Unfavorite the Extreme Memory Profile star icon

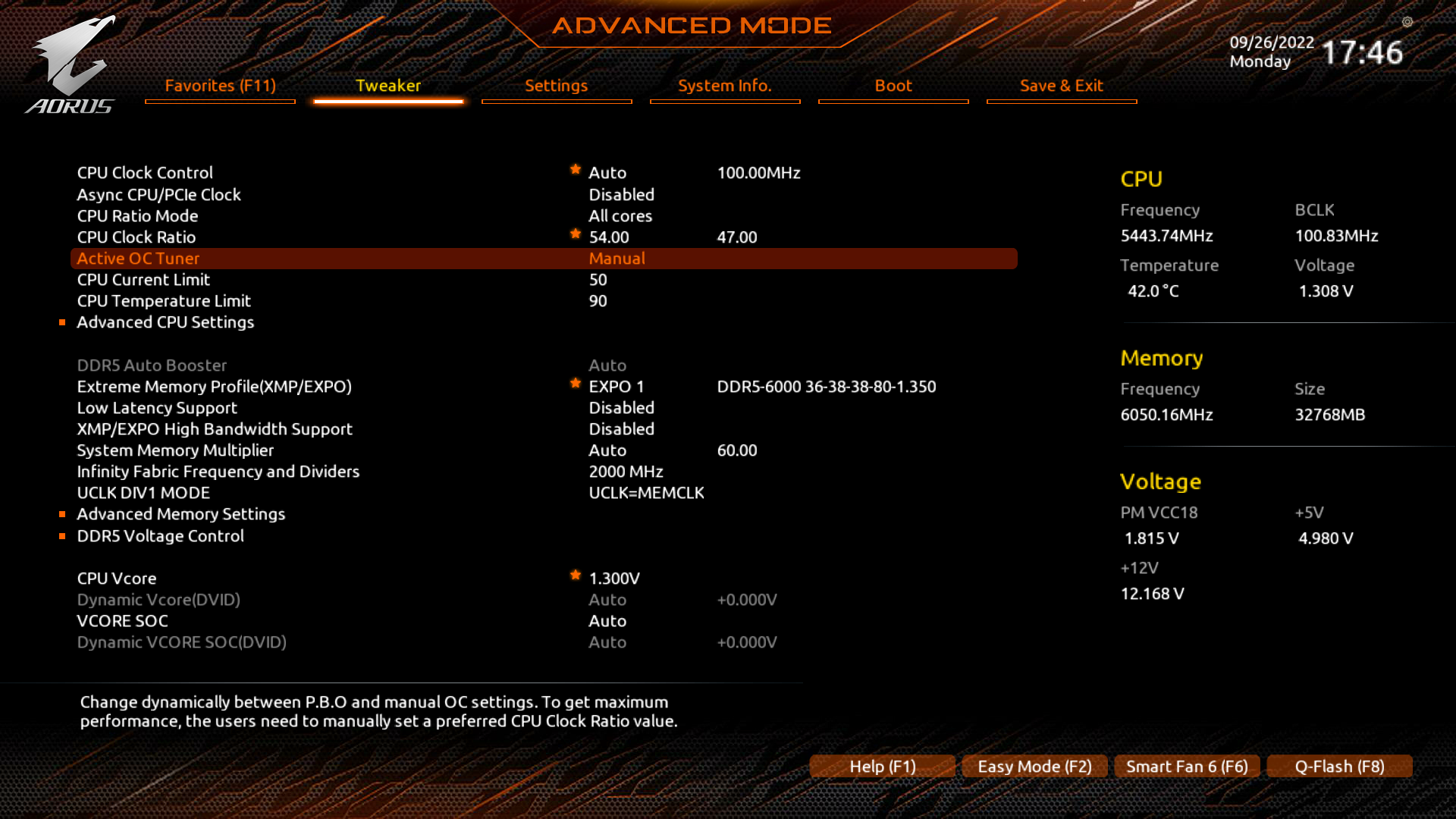[x=575, y=384]
